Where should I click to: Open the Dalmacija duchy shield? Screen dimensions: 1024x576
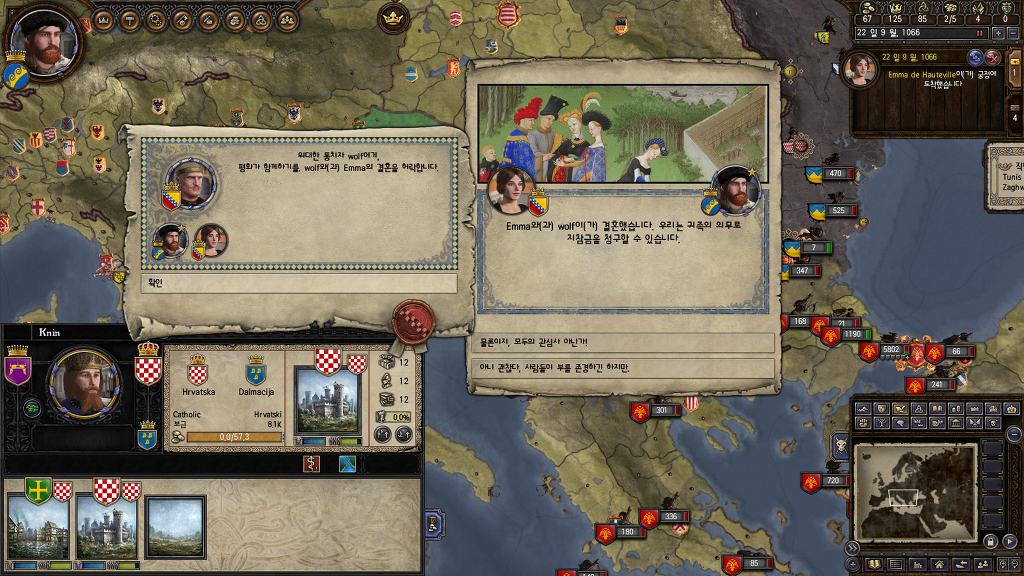tap(256, 370)
